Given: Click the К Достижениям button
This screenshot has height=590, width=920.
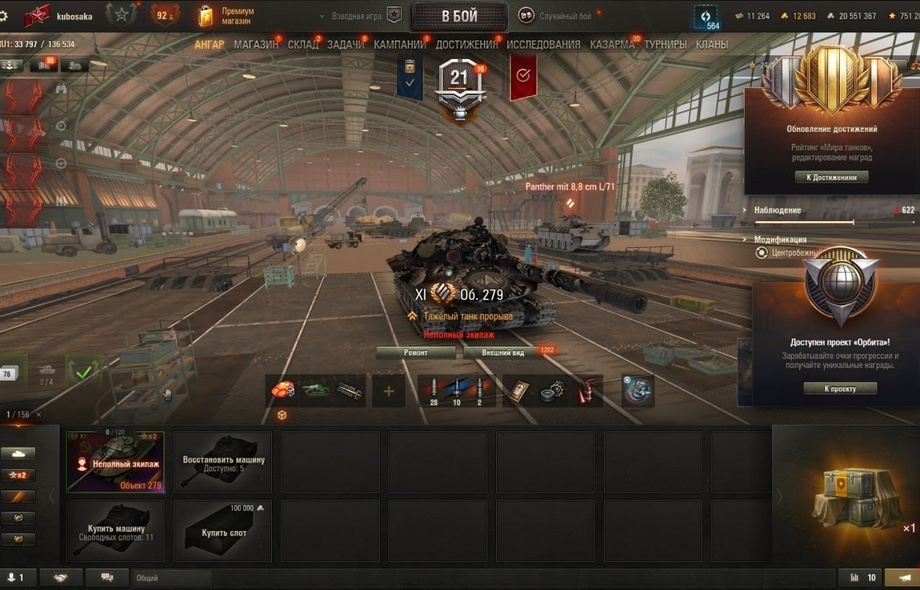Looking at the screenshot, I should 831,177.
